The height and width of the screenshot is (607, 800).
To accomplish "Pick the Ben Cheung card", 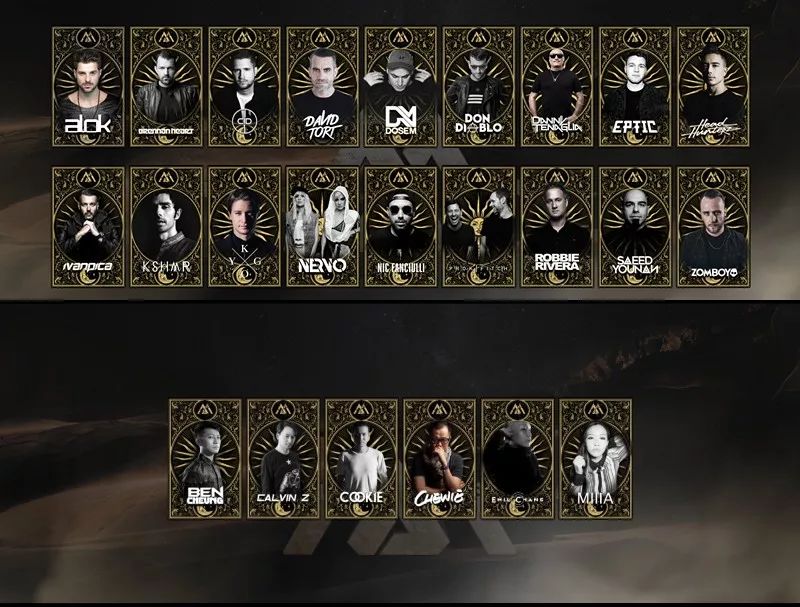I will coord(206,460).
